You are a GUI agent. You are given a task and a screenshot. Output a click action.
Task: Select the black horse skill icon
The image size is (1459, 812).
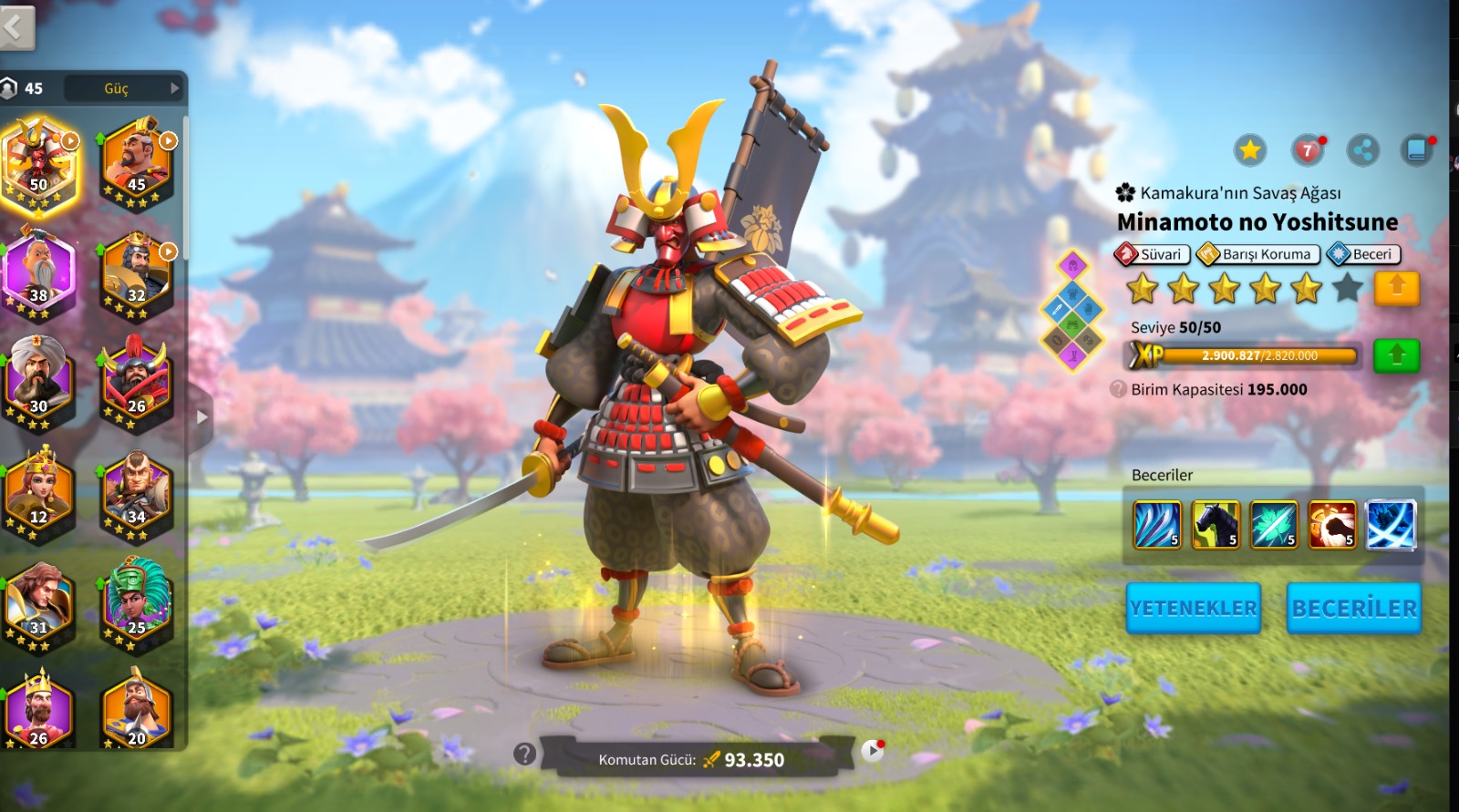[1216, 525]
